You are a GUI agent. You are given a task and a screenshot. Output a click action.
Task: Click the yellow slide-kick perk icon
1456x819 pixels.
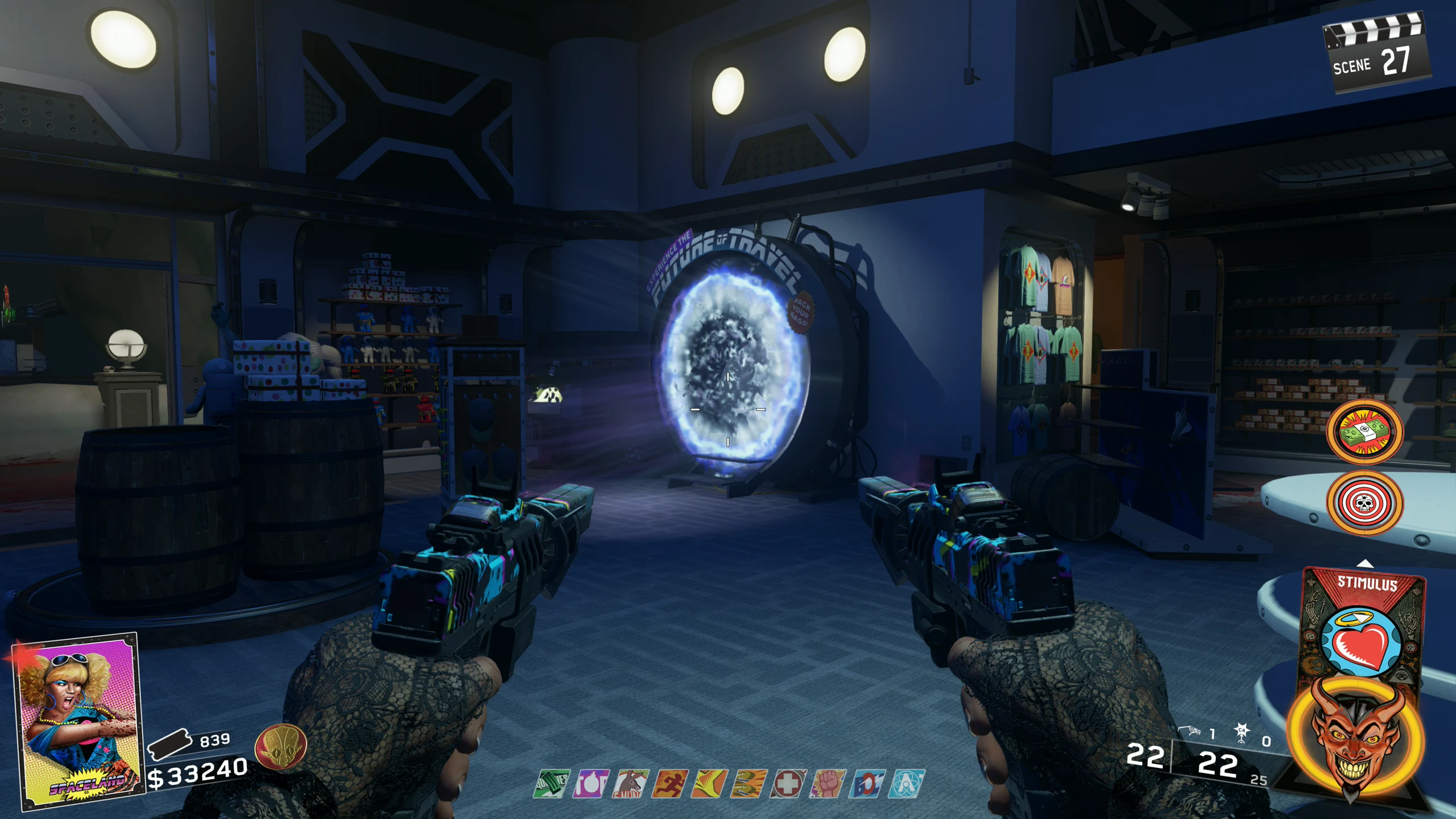coord(710,784)
